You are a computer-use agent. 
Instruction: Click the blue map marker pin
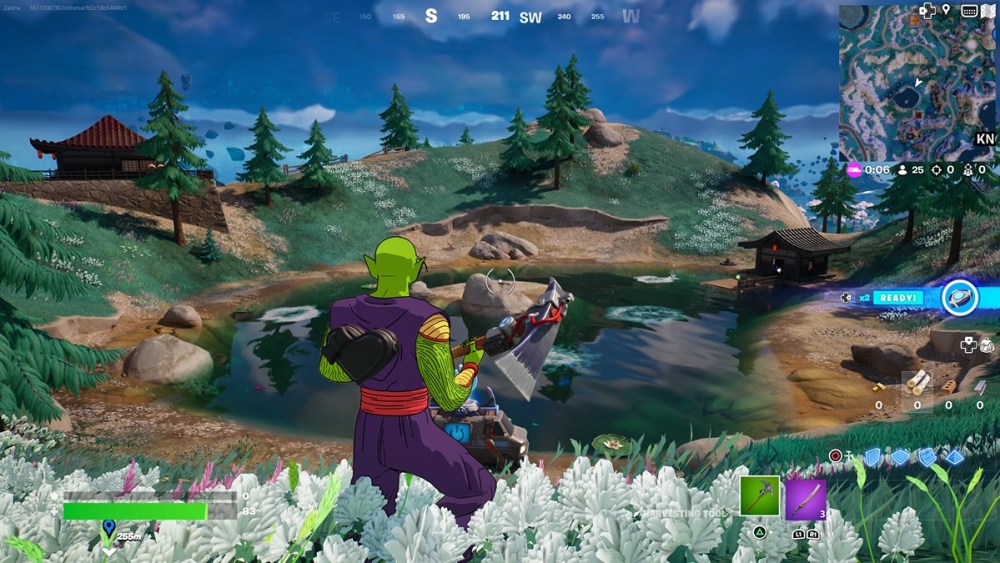[x=108, y=526]
